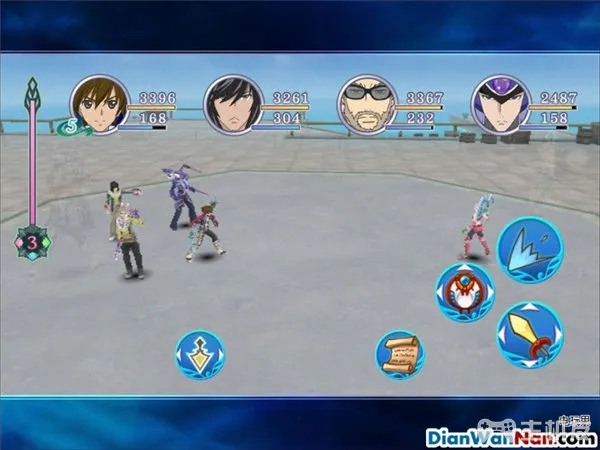Choose the bald sunglasses character portrait
The width and height of the screenshot is (600, 450).
pos(367,104)
